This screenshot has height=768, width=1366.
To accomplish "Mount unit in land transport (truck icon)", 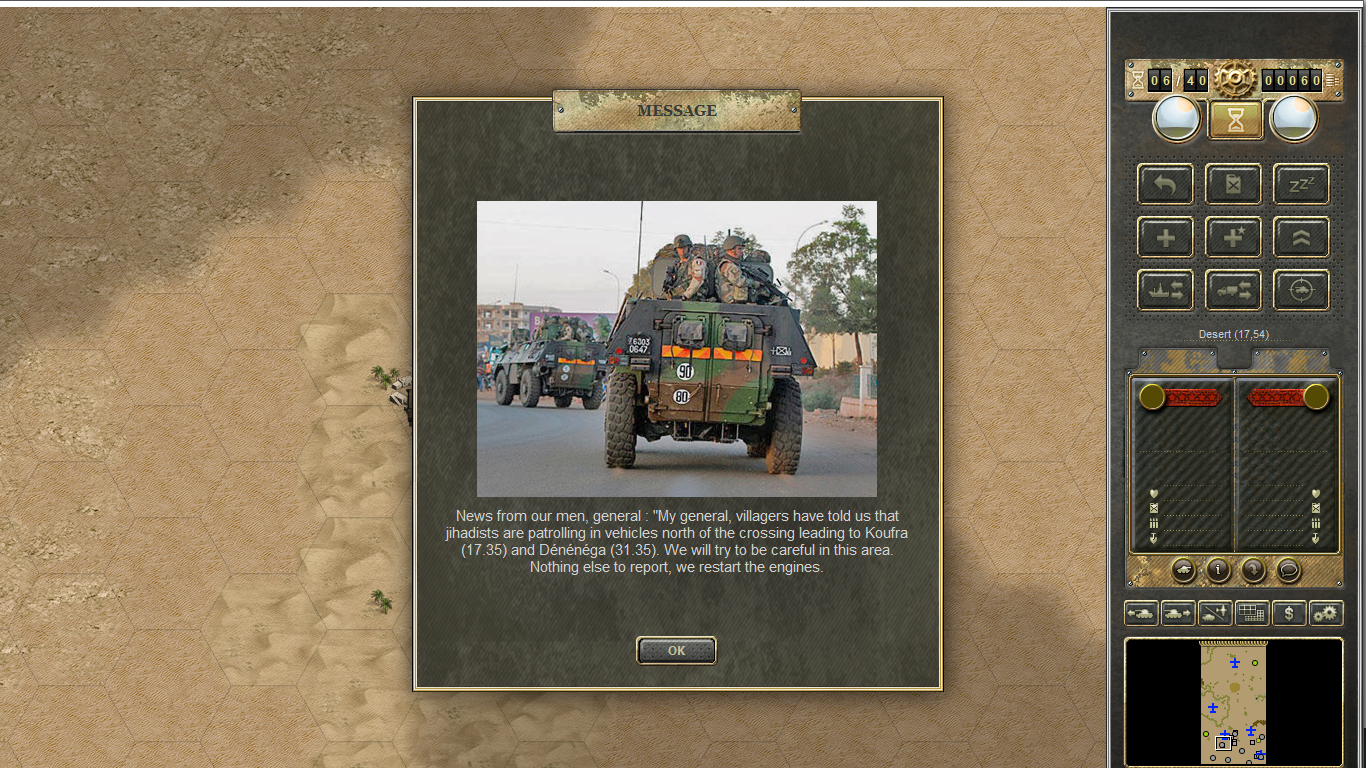I will point(1233,289).
